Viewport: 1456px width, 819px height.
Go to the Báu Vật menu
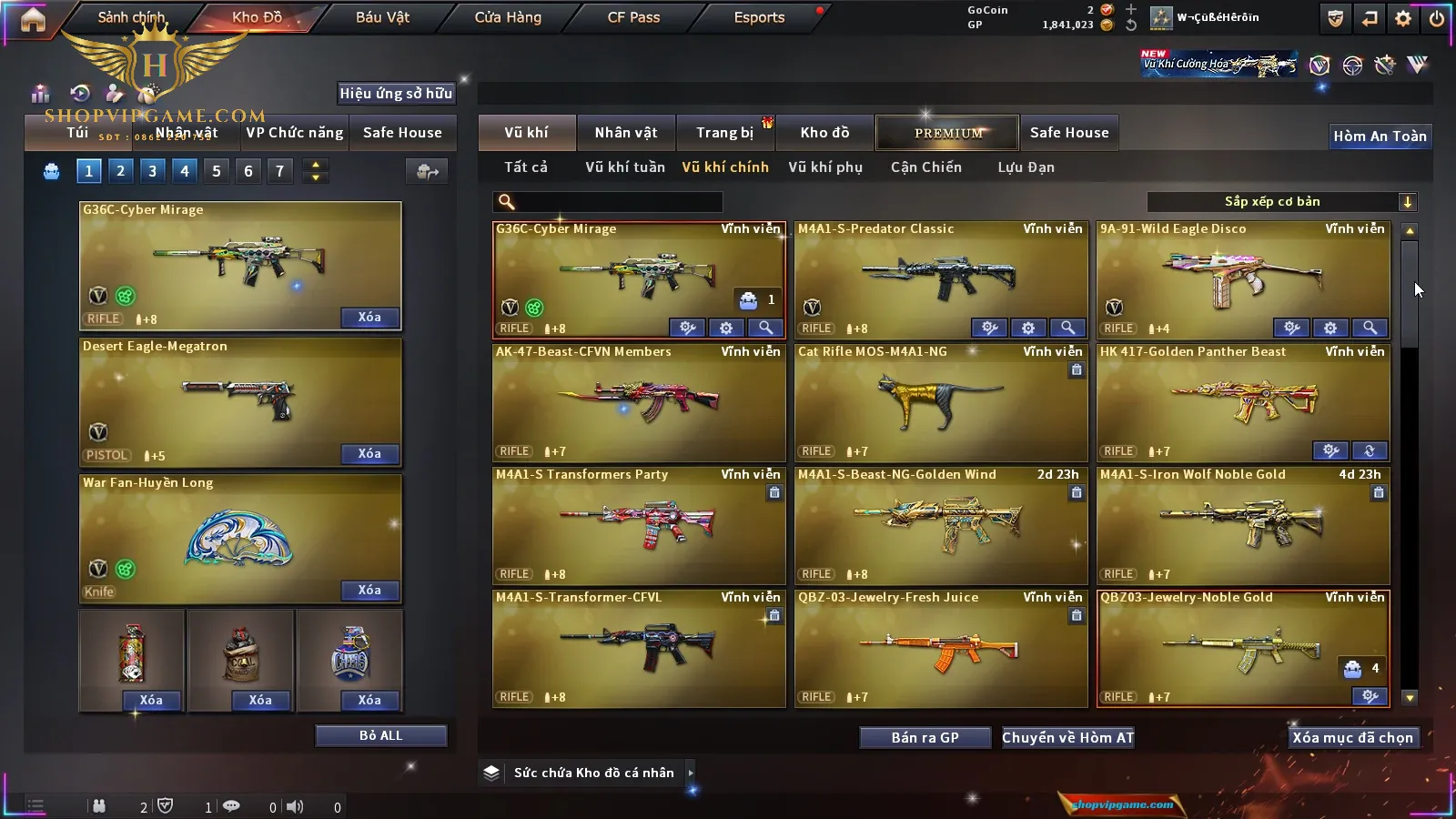[382, 17]
